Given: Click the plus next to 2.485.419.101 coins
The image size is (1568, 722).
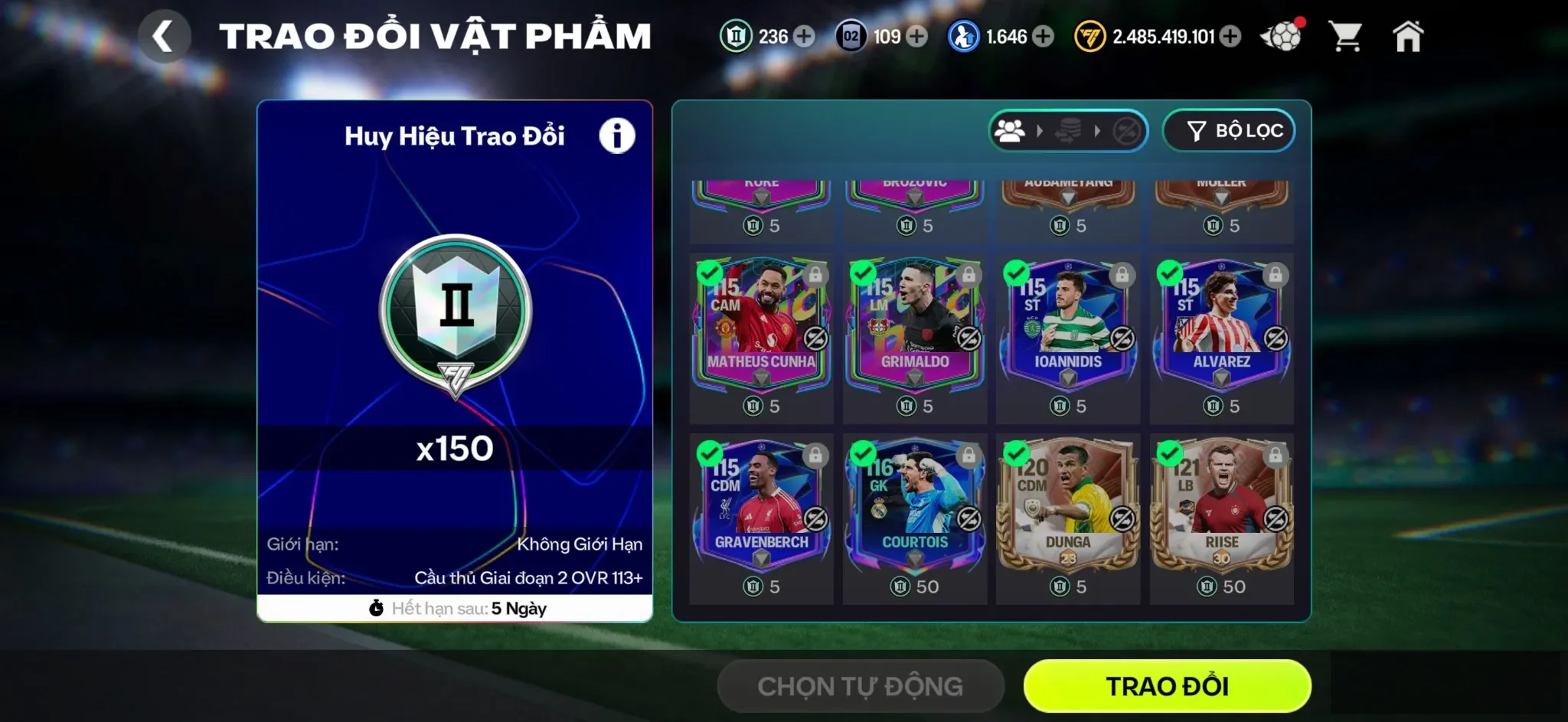Looking at the screenshot, I should pos(1231,36).
